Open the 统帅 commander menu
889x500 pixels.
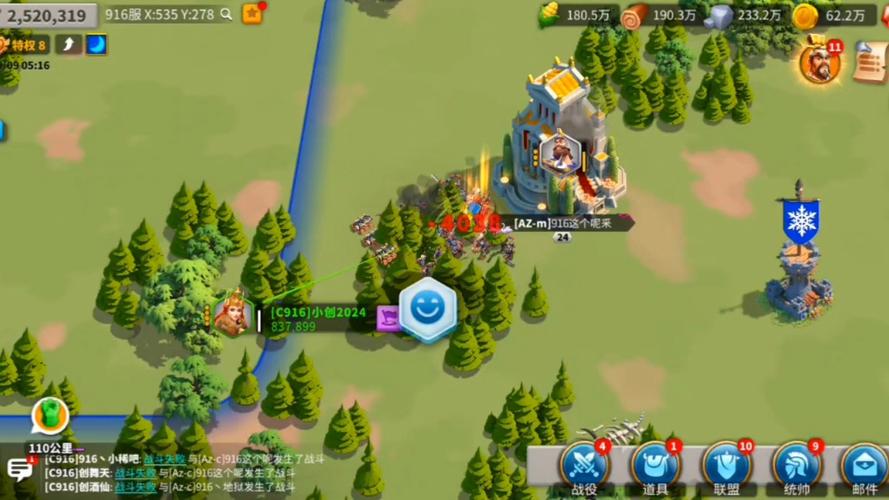point(797,467)
